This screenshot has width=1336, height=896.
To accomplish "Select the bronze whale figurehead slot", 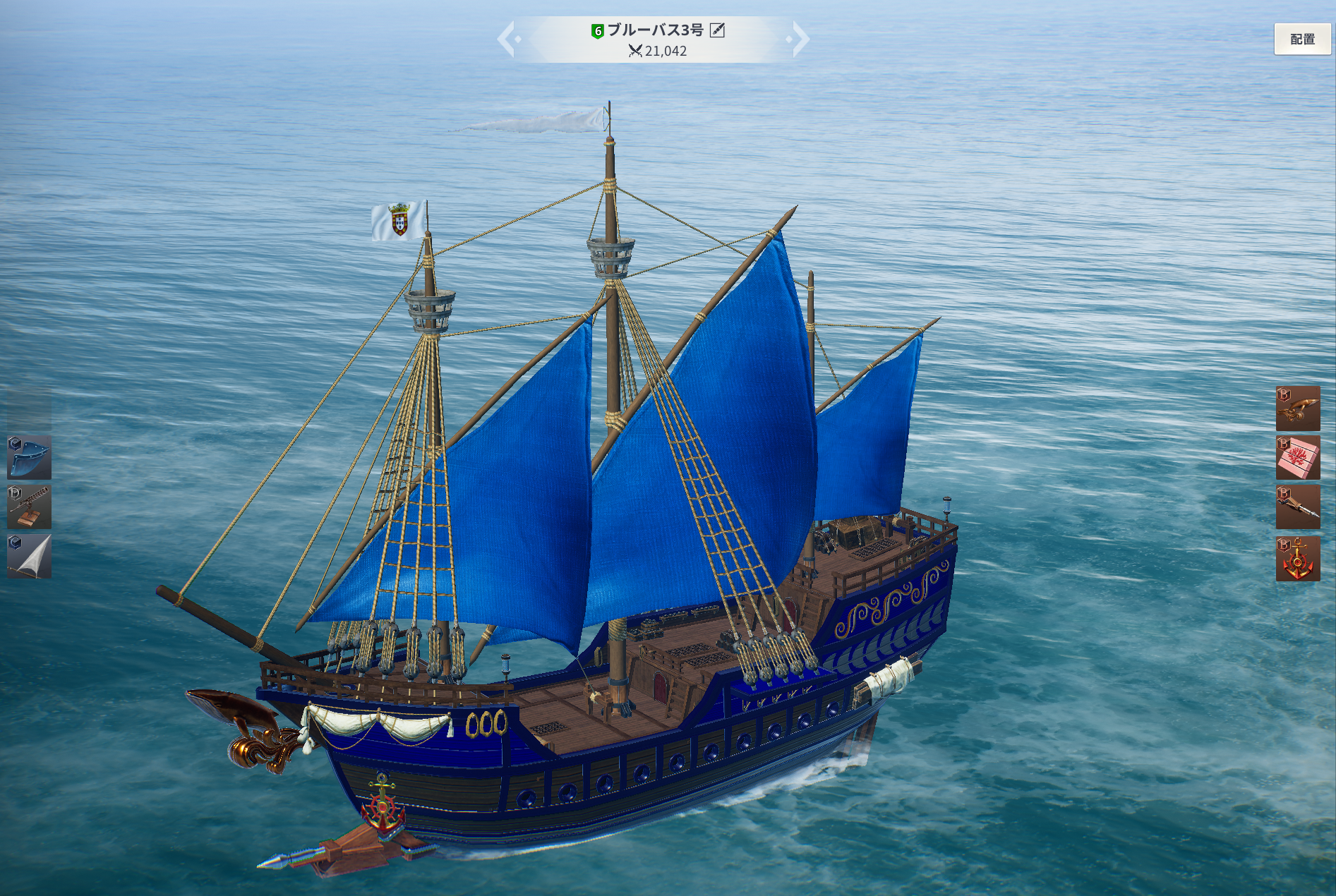I will [x=1297, y=408].
